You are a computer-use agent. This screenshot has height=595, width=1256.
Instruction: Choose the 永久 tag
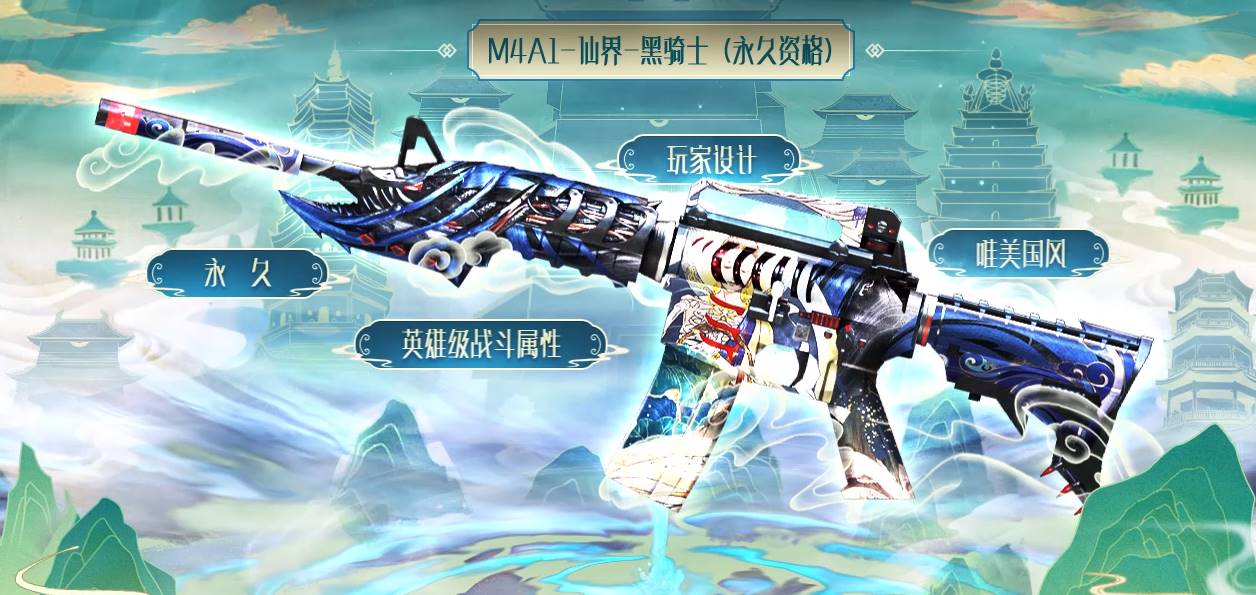[x=238, y=273]
